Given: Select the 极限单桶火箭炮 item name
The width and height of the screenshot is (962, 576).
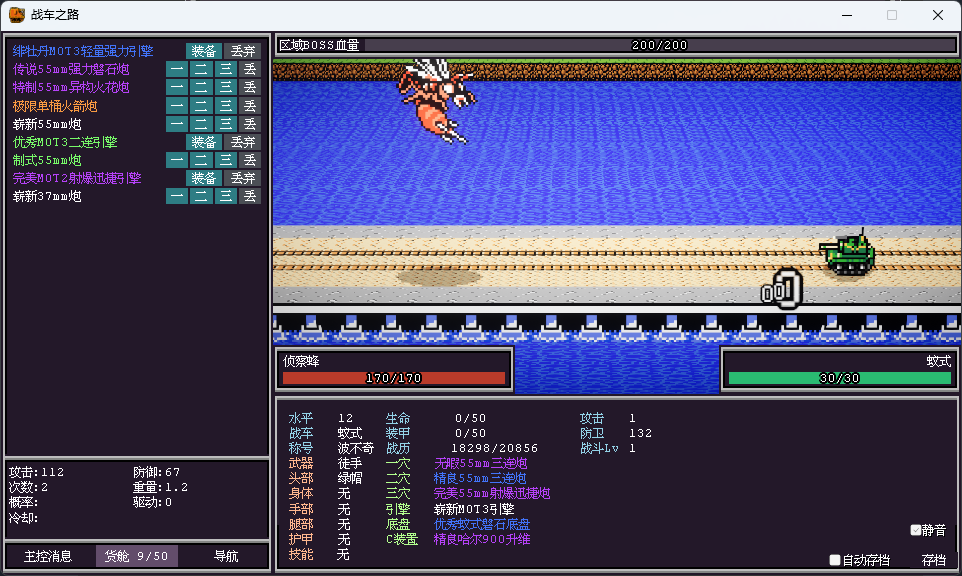Looking at the screenshot, I should 55,106.
